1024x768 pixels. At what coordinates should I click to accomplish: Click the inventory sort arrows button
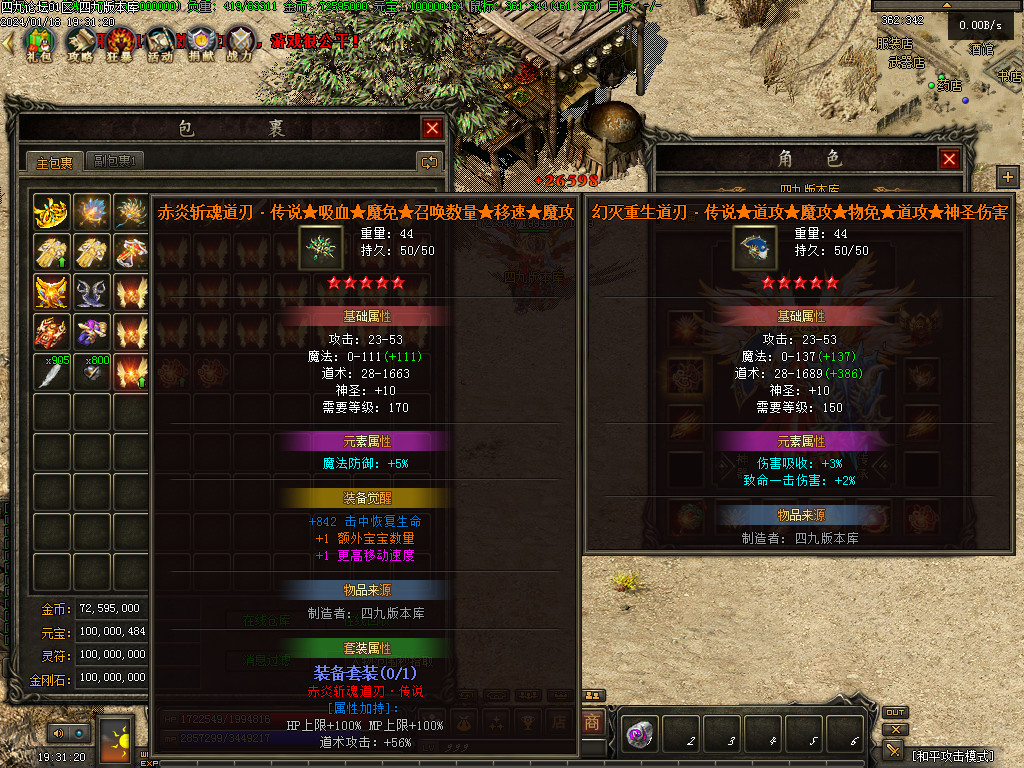(429, 161)
